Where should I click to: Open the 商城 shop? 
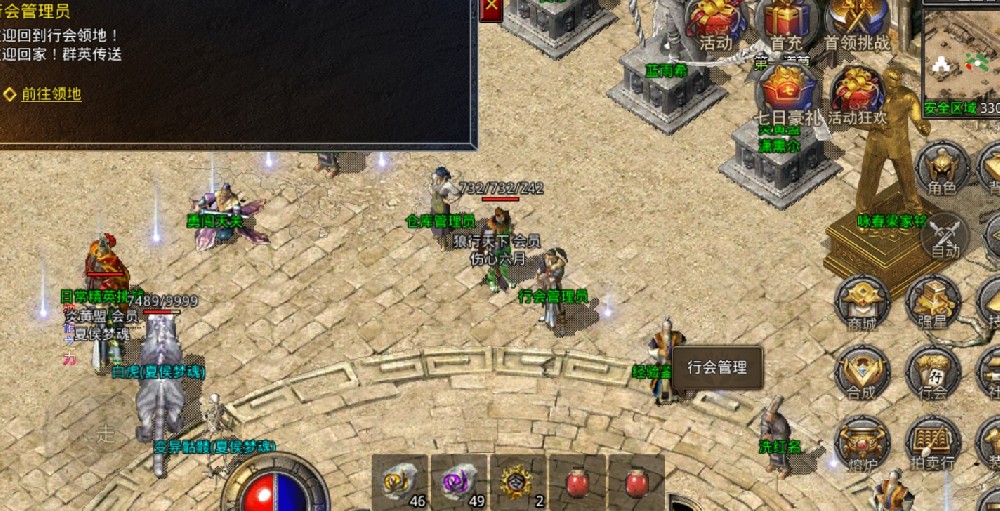tap(862, 303)
